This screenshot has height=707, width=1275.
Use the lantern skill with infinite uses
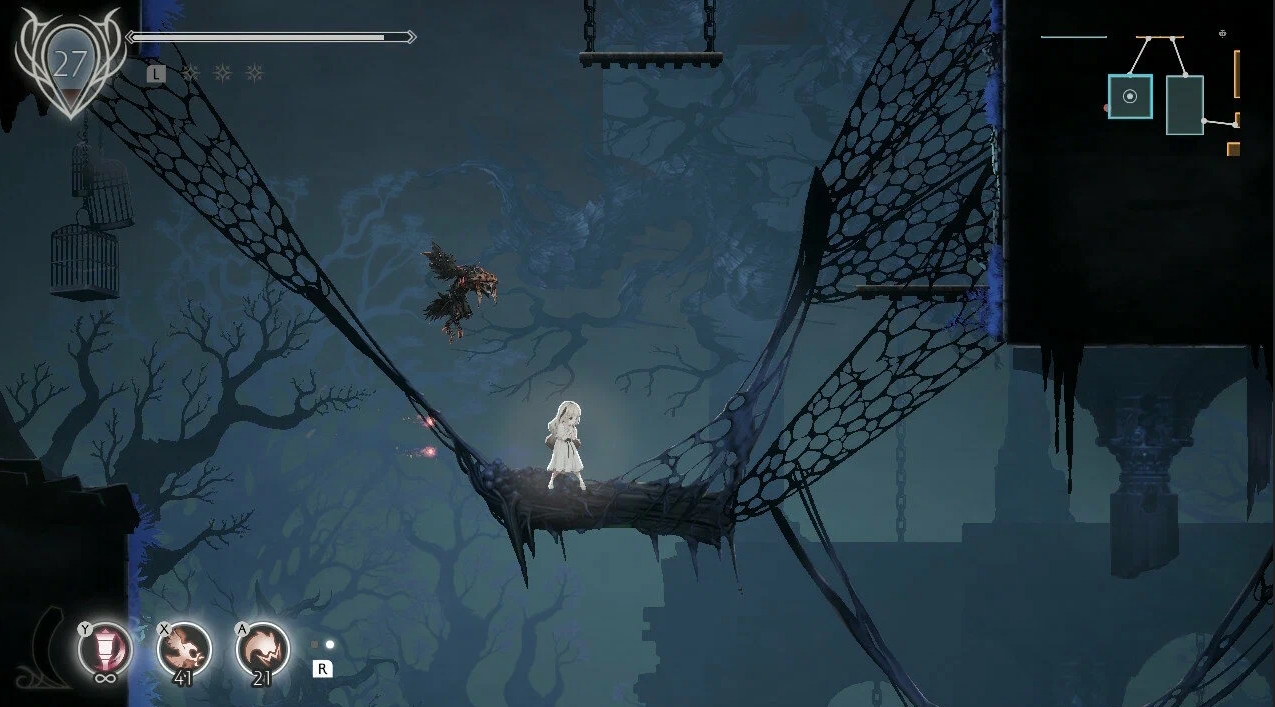(106, 648)
